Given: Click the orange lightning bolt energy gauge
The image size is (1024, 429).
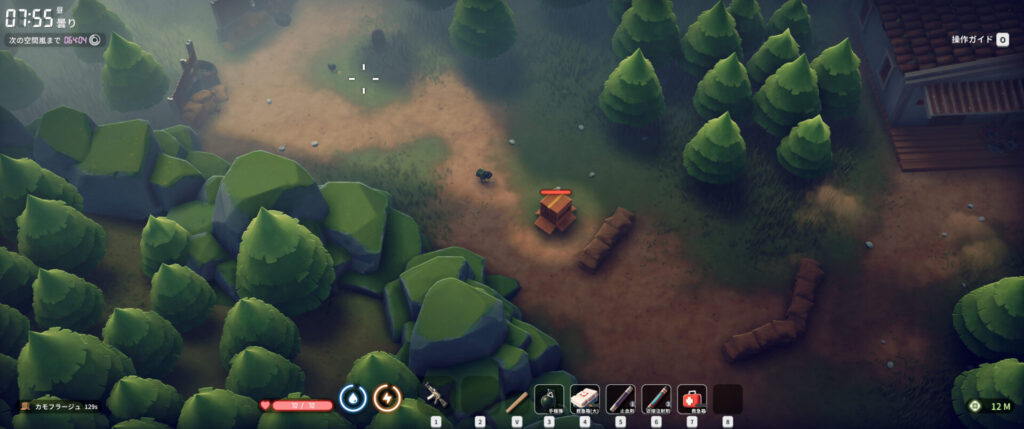Looking at the screenshot, I should [x=386, y=398].
